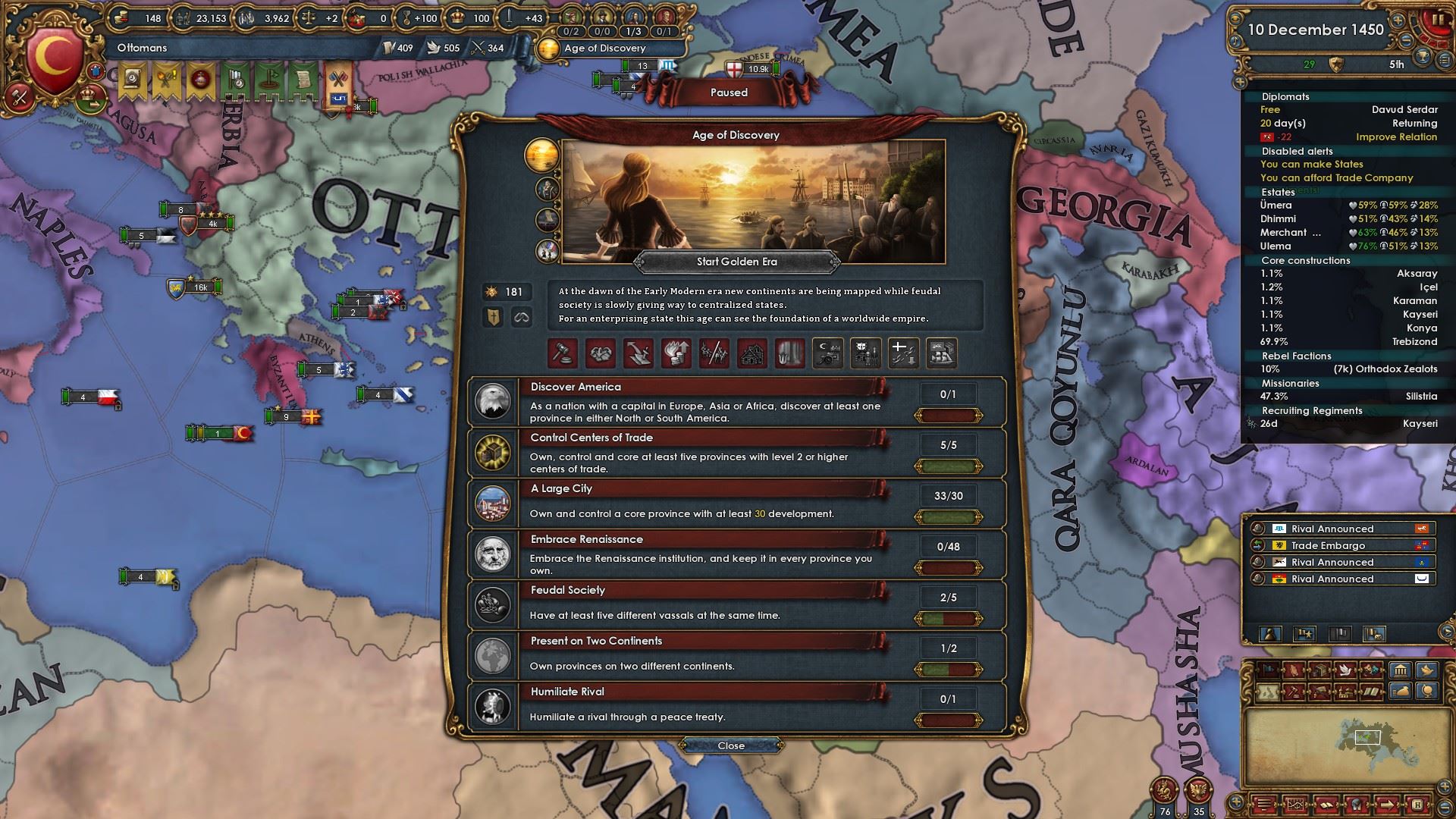Click the Age of Discovery top bar button

pos(604,48)
